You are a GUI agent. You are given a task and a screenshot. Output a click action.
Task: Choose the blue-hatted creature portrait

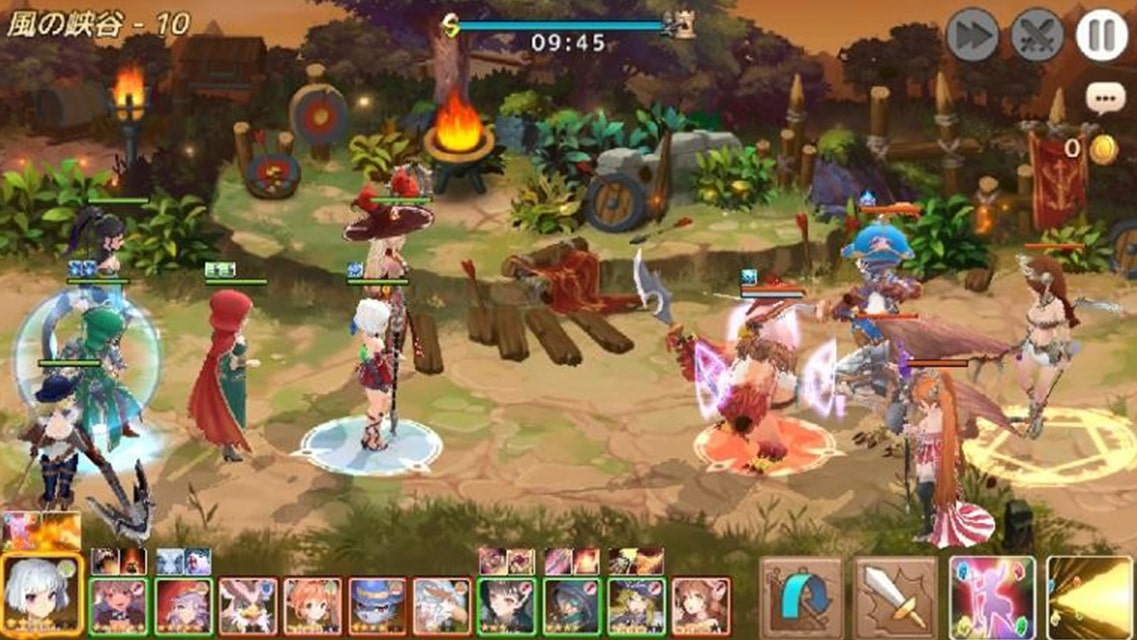tap(377, 606)
